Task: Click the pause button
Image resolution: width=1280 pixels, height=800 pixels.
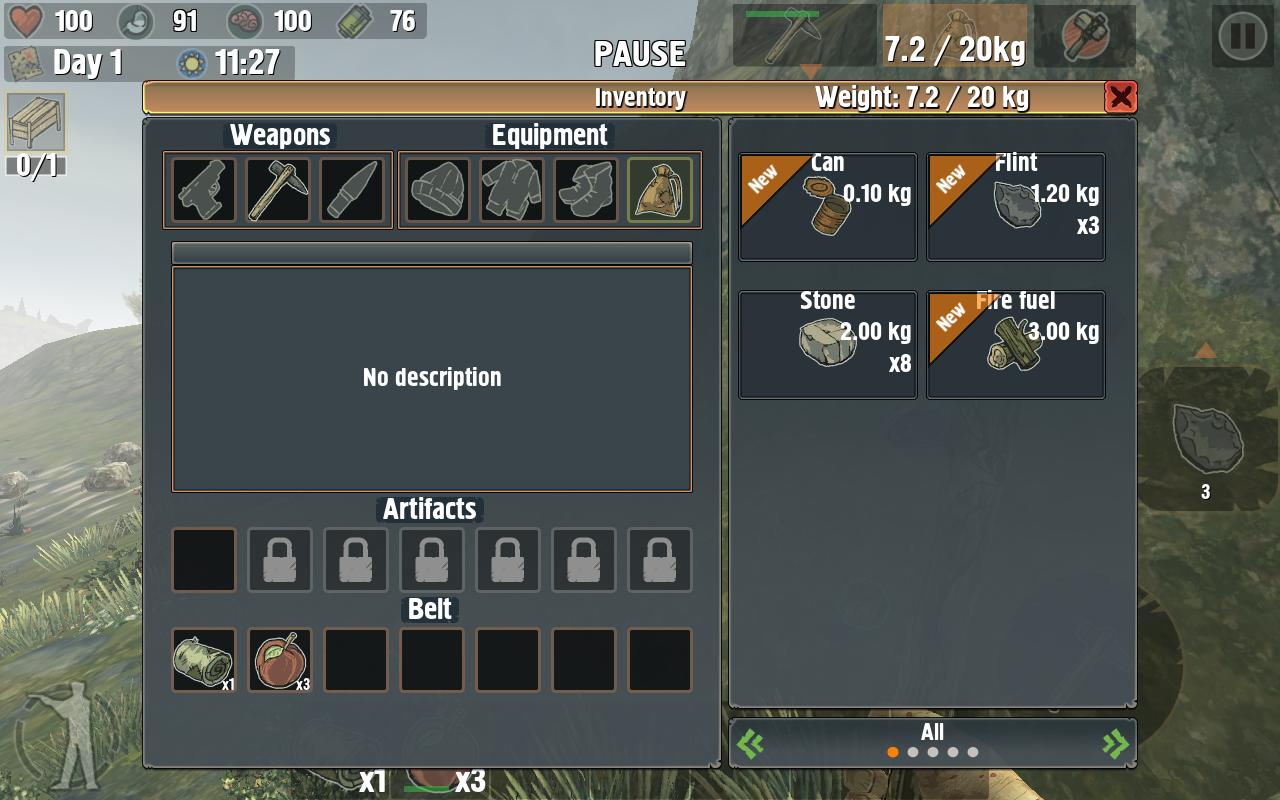Action: click(1243, 37)
